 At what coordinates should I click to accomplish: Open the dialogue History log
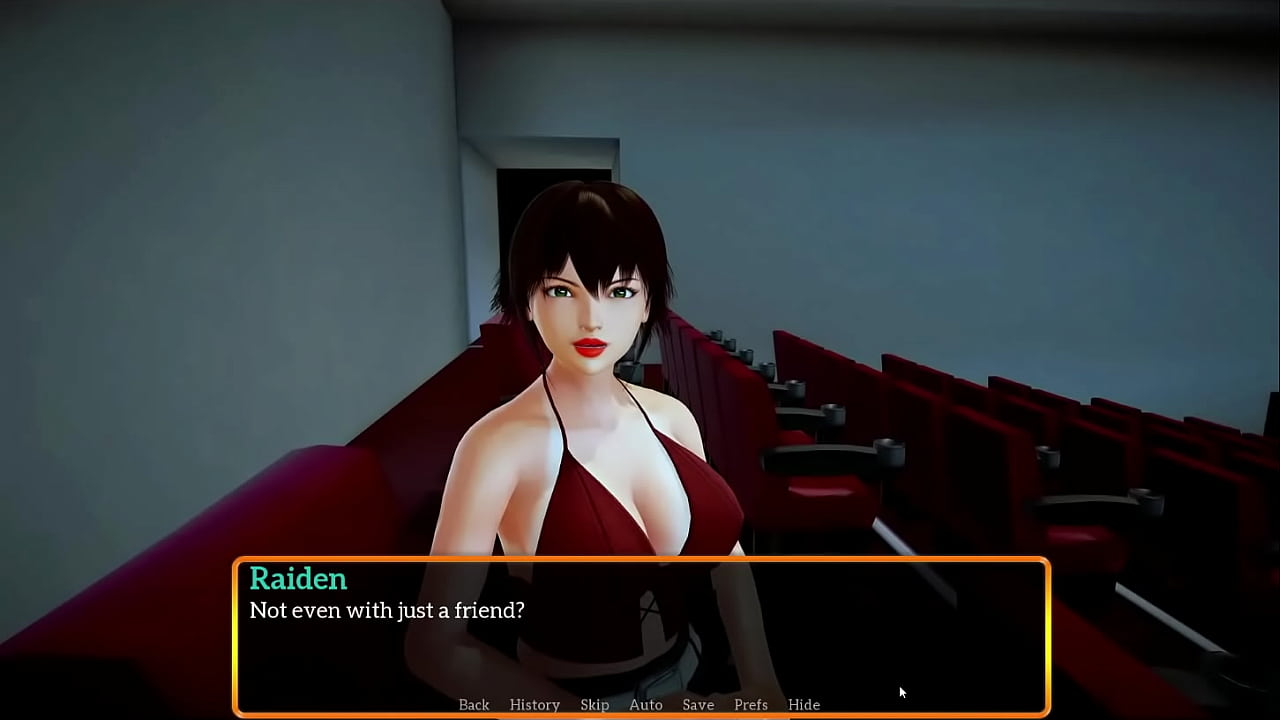click(x=535, y=705)
